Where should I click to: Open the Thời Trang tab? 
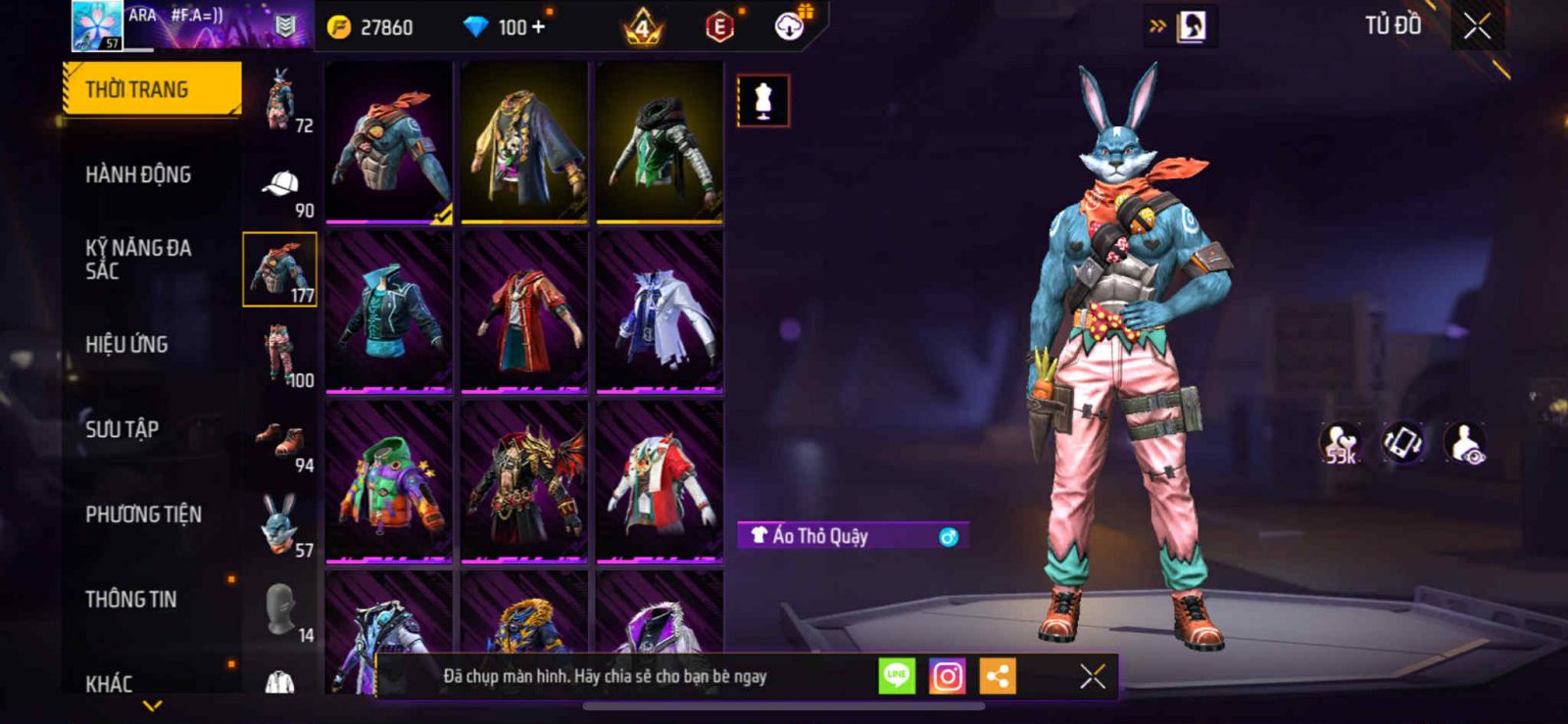point(151,89)
